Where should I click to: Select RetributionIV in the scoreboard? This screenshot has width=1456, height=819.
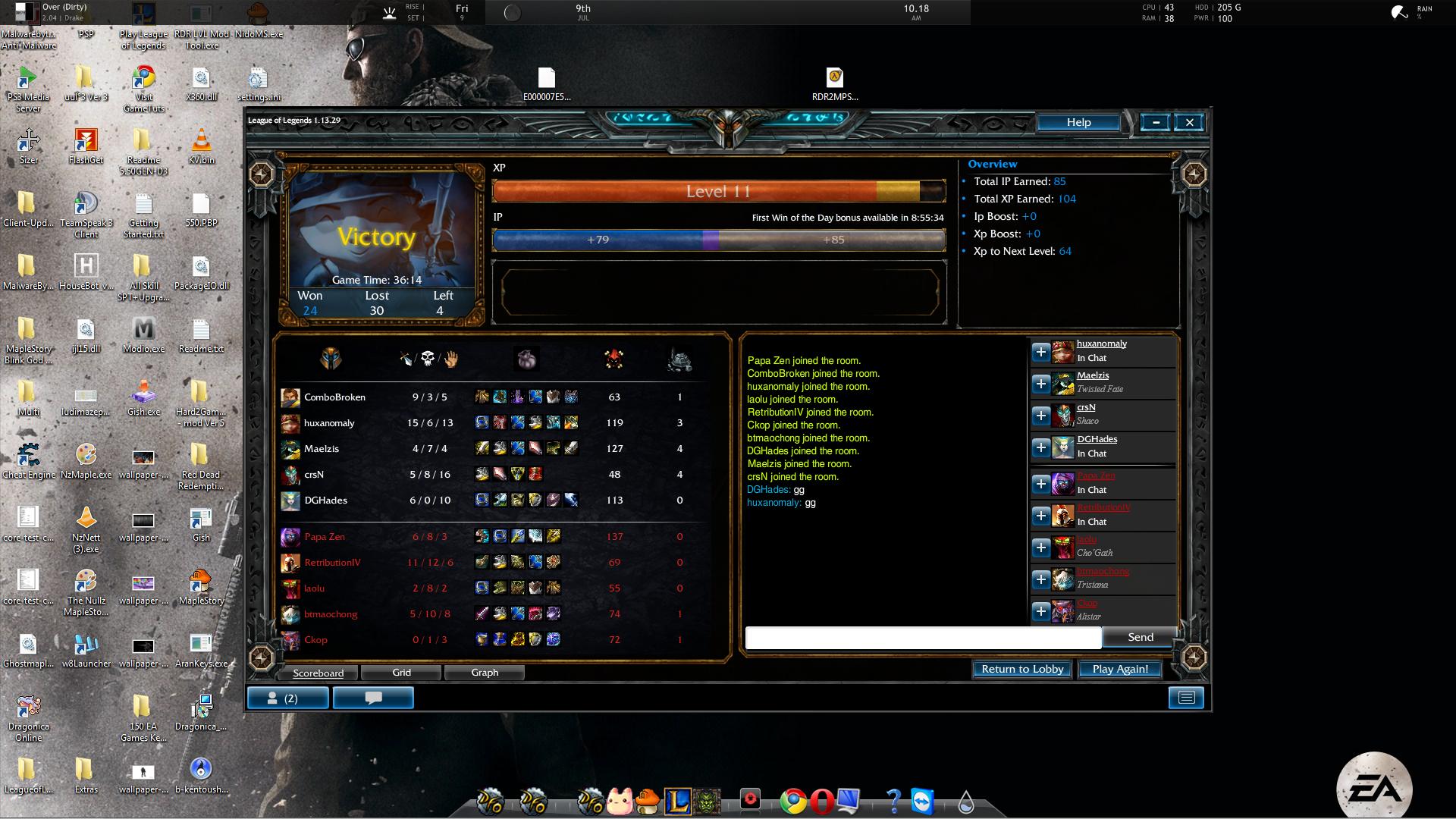pos(332,563)
